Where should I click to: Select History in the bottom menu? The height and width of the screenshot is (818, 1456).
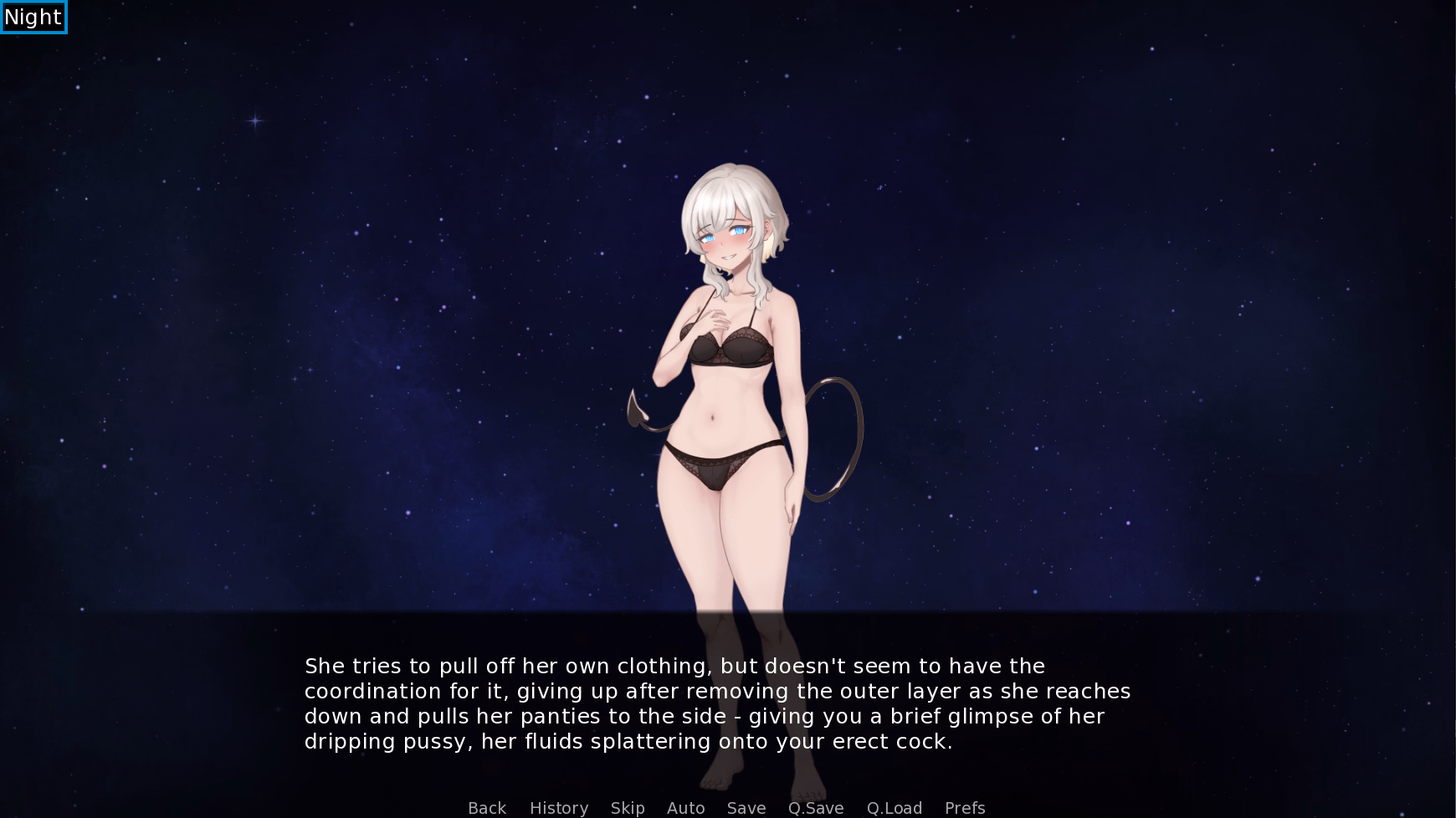pyautogui.click(x=558, y=808)
